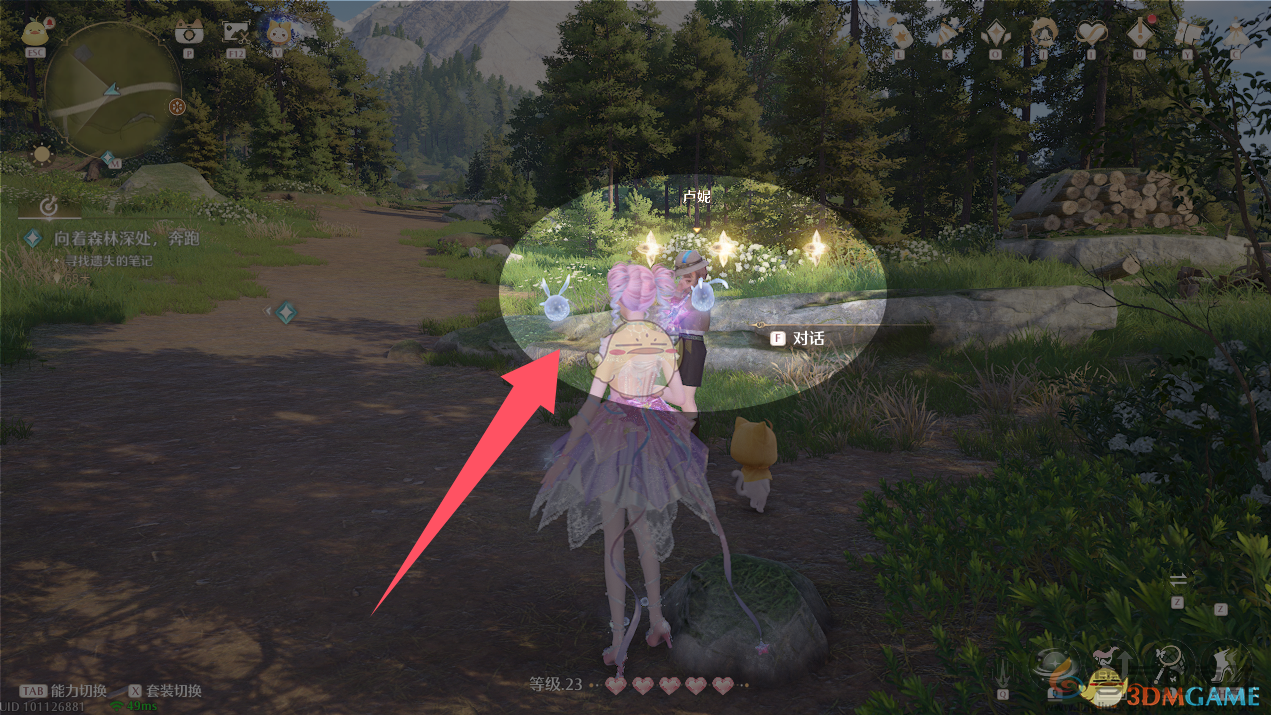
Task: Open the diamond star emblem icon
Action: tap(995, 34)
